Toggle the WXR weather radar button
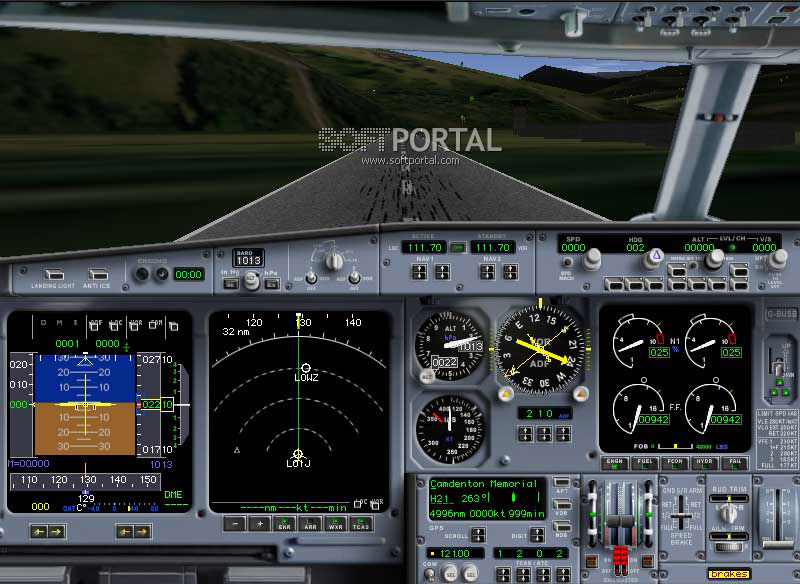 (x=335, y=524)
